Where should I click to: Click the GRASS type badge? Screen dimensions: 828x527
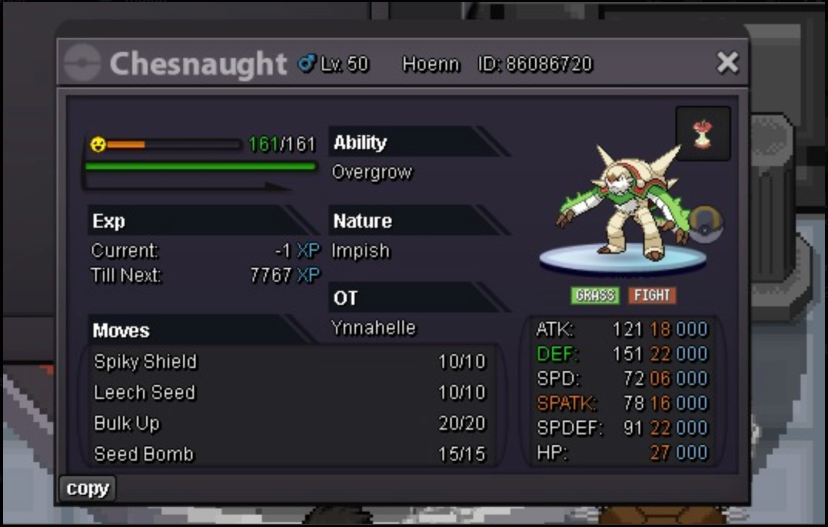coord(595,296)
